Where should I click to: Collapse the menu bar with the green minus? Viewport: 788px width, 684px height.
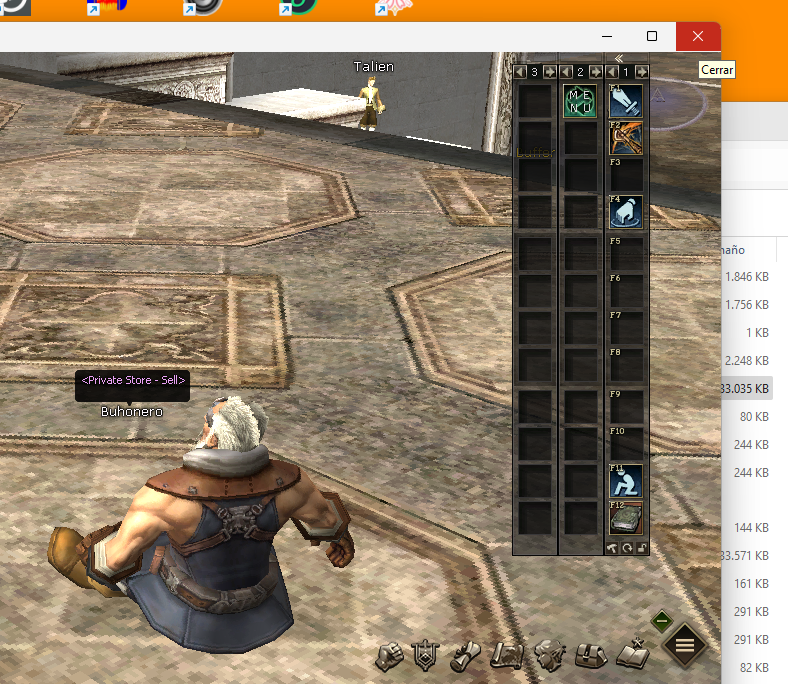tap(660, 621)
